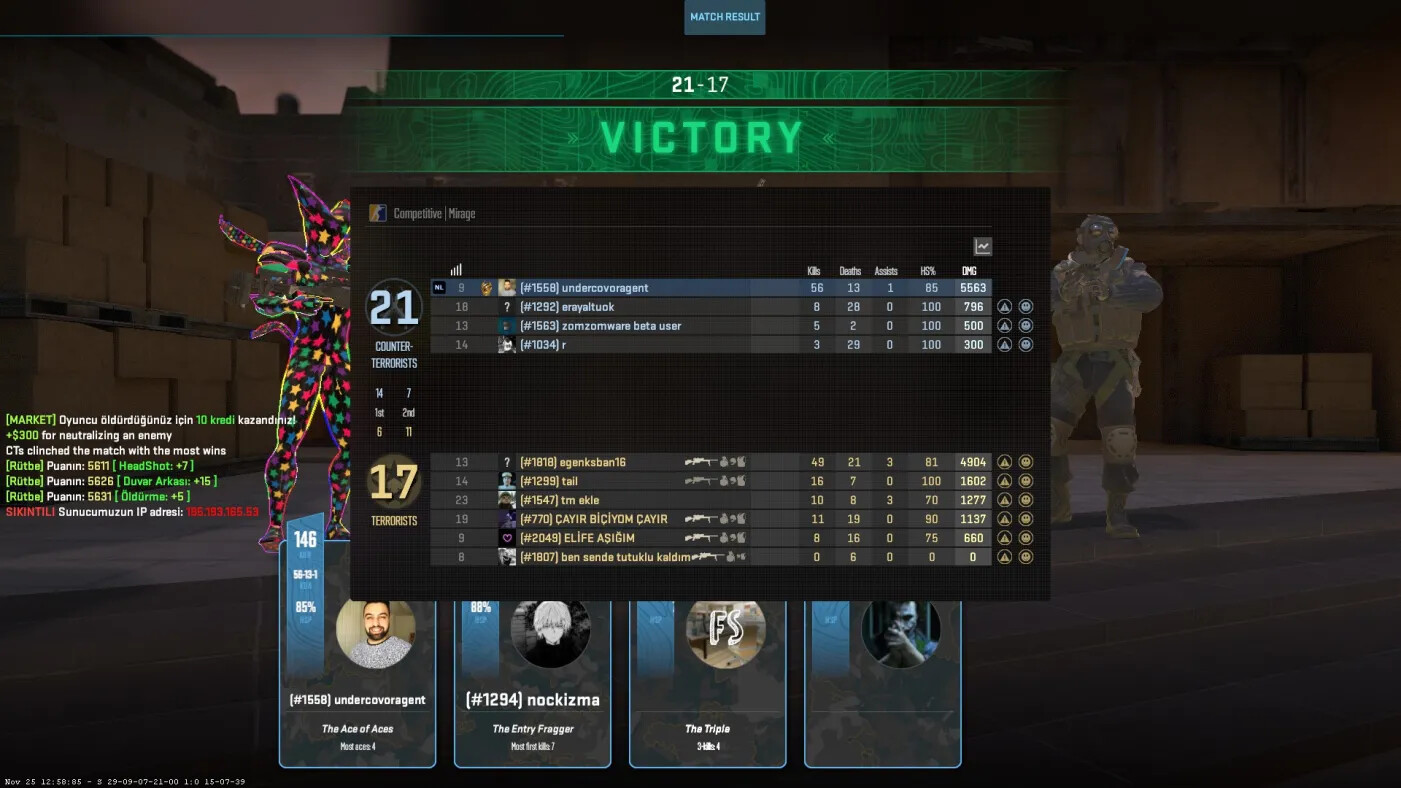Open The Triple accolade card

707,690
